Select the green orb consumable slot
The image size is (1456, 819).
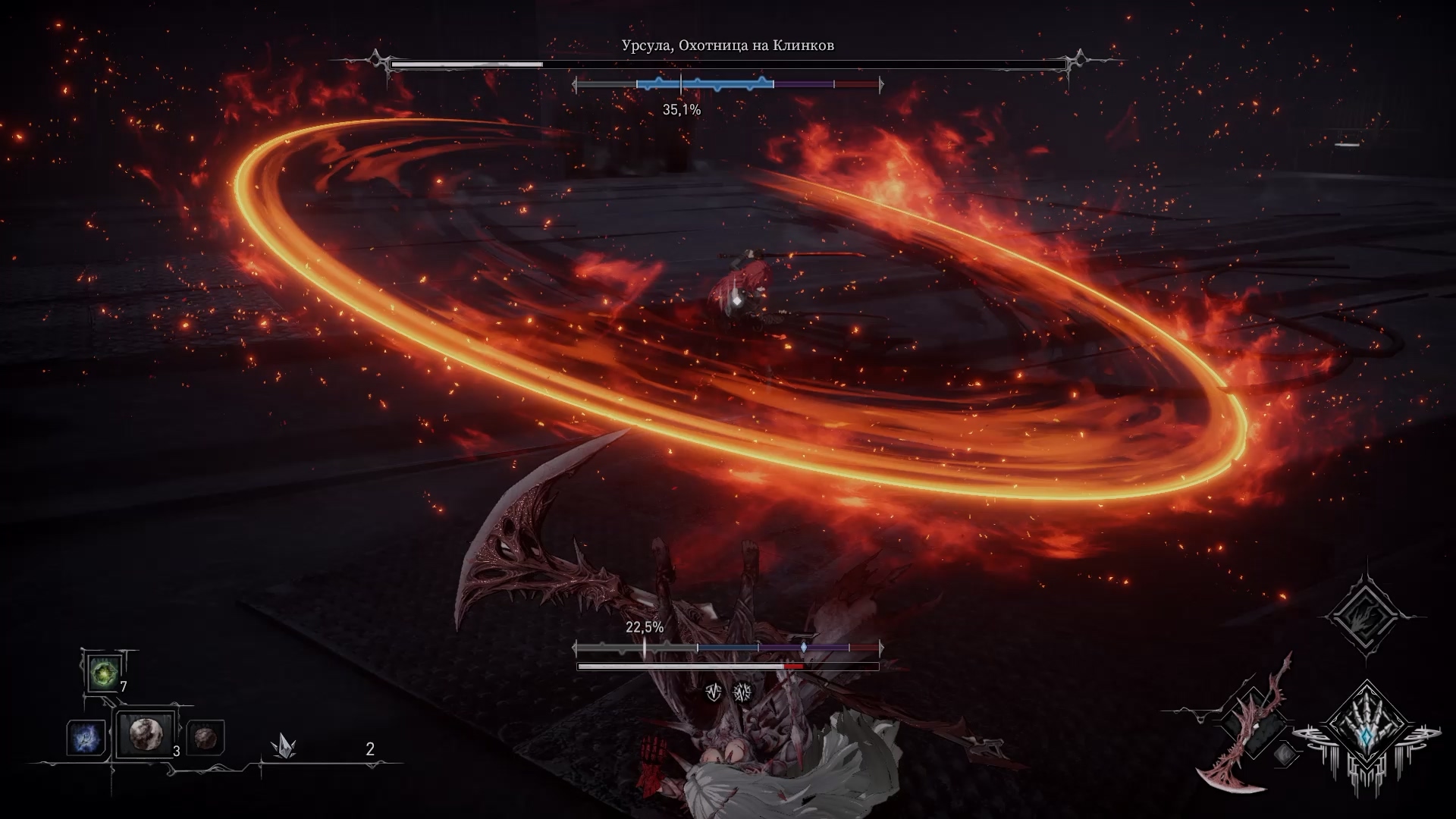pyautogui.click(x=101, y=673)
